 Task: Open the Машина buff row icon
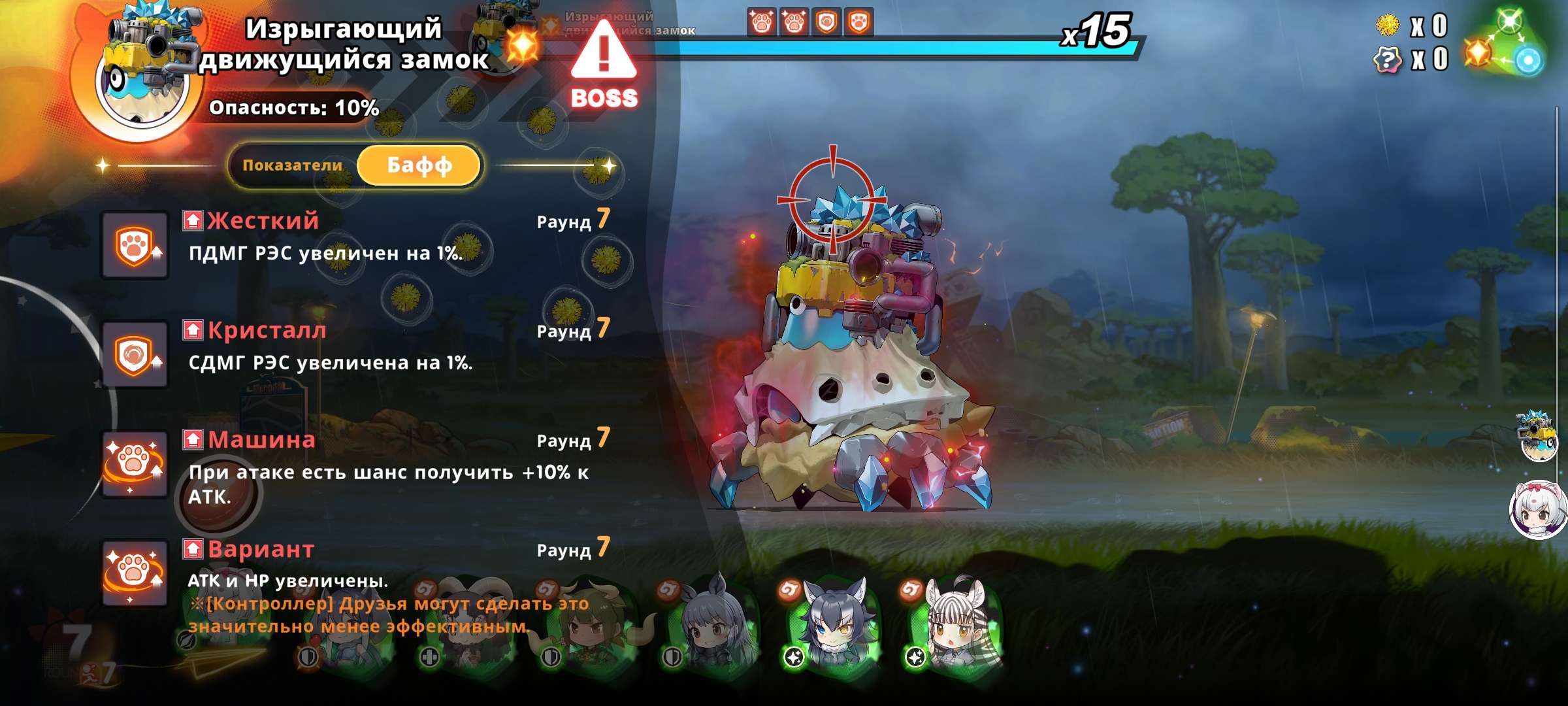pos(135,464)
